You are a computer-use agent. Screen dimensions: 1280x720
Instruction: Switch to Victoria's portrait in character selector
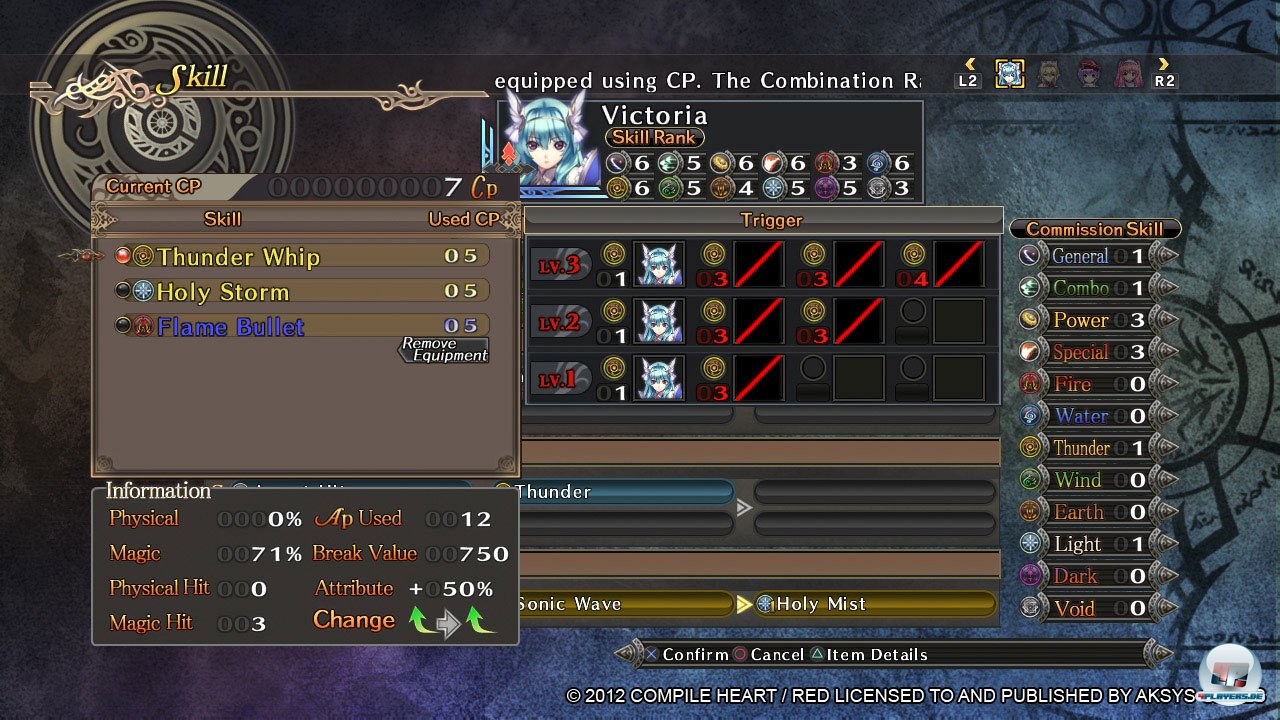click(1010, 74)
